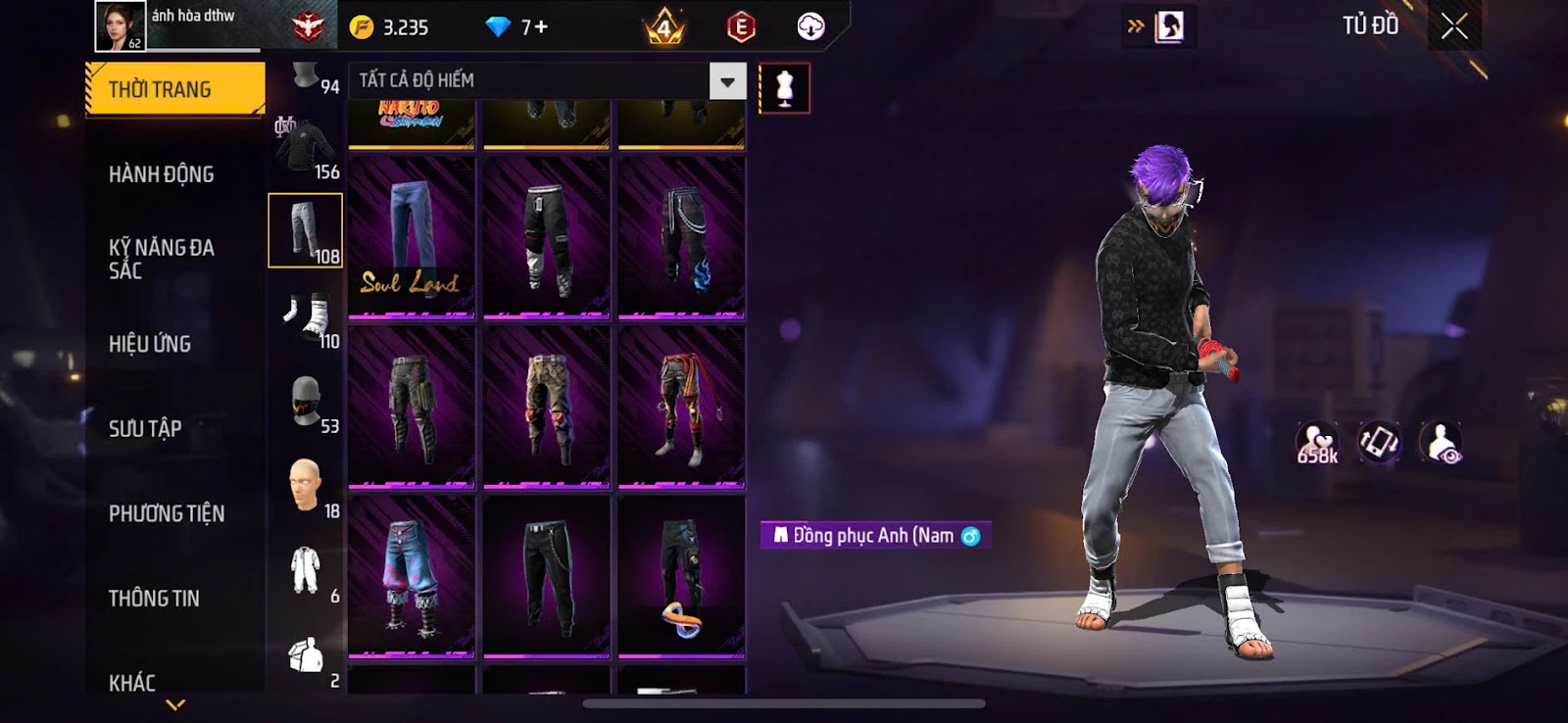Open the Hành Động tab

(x=162, y=174)
